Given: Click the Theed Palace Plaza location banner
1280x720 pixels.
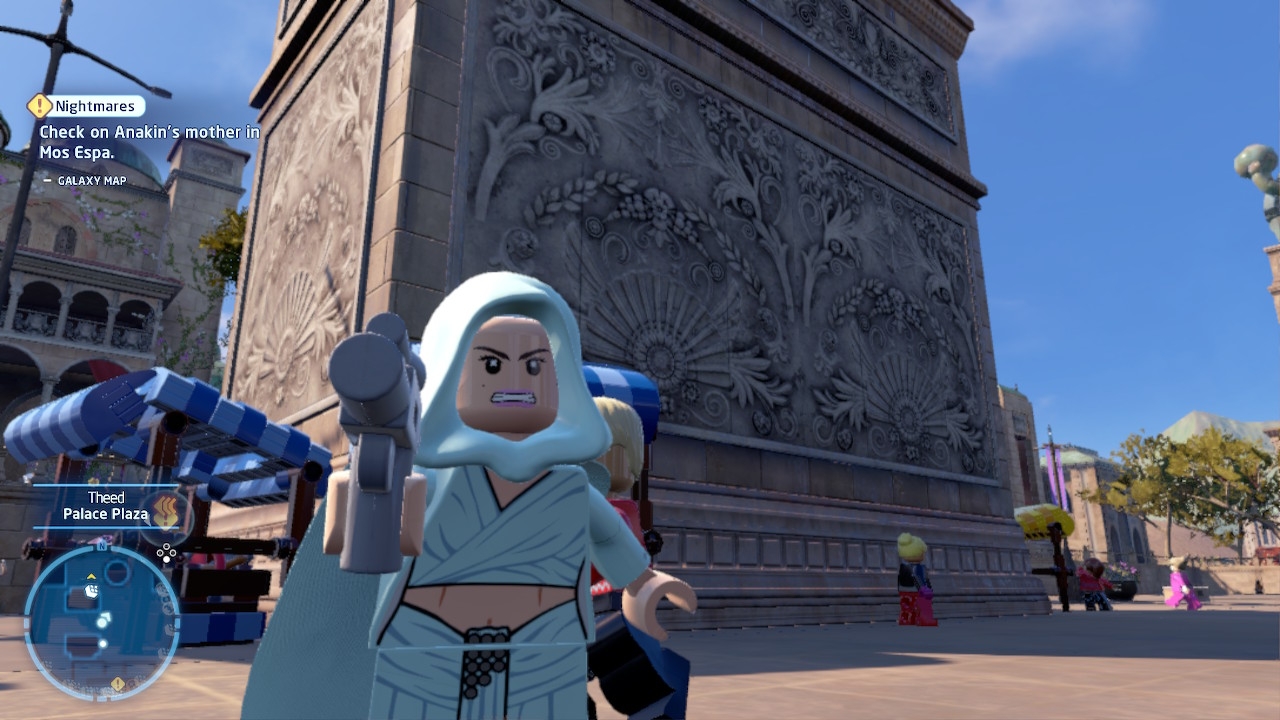Looking at the screenshot, I should 104,506.
